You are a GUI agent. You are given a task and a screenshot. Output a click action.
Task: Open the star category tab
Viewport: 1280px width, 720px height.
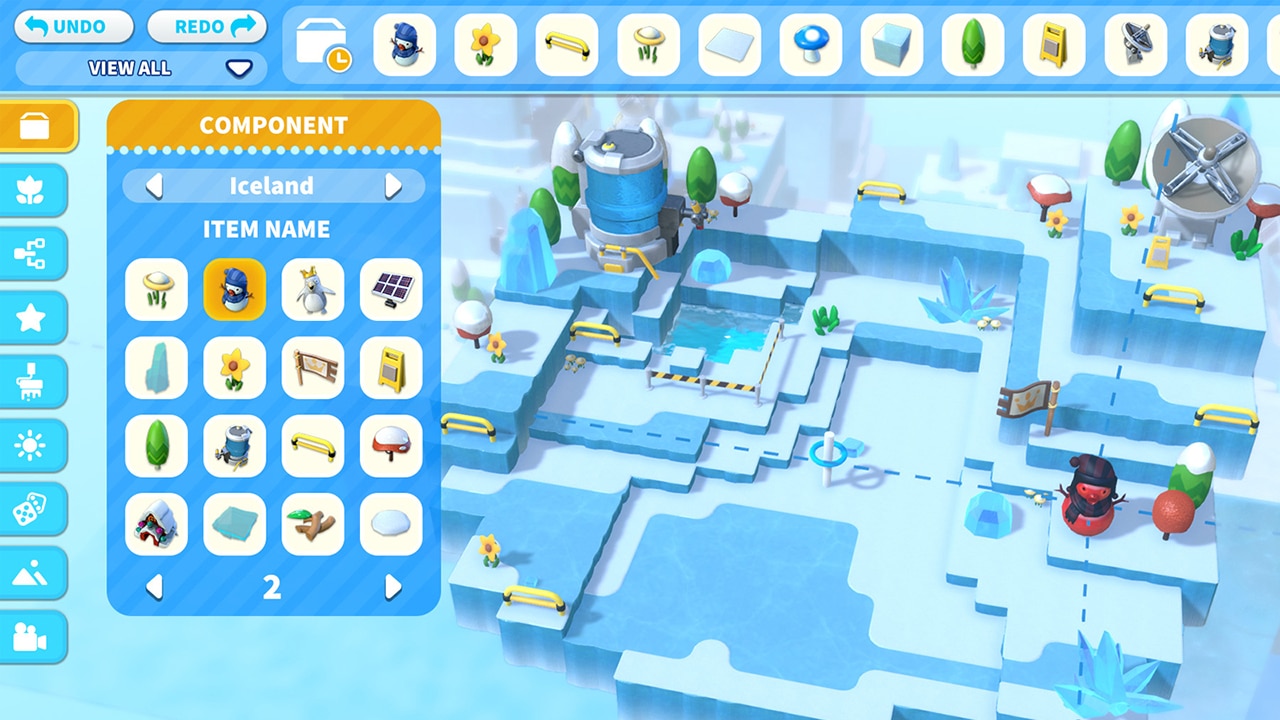pos(32,318)
